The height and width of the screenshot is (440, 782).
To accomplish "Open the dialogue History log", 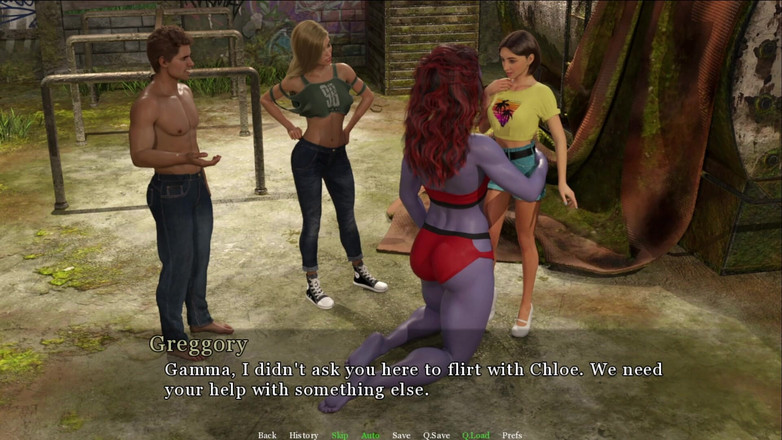I will [303, 435].
